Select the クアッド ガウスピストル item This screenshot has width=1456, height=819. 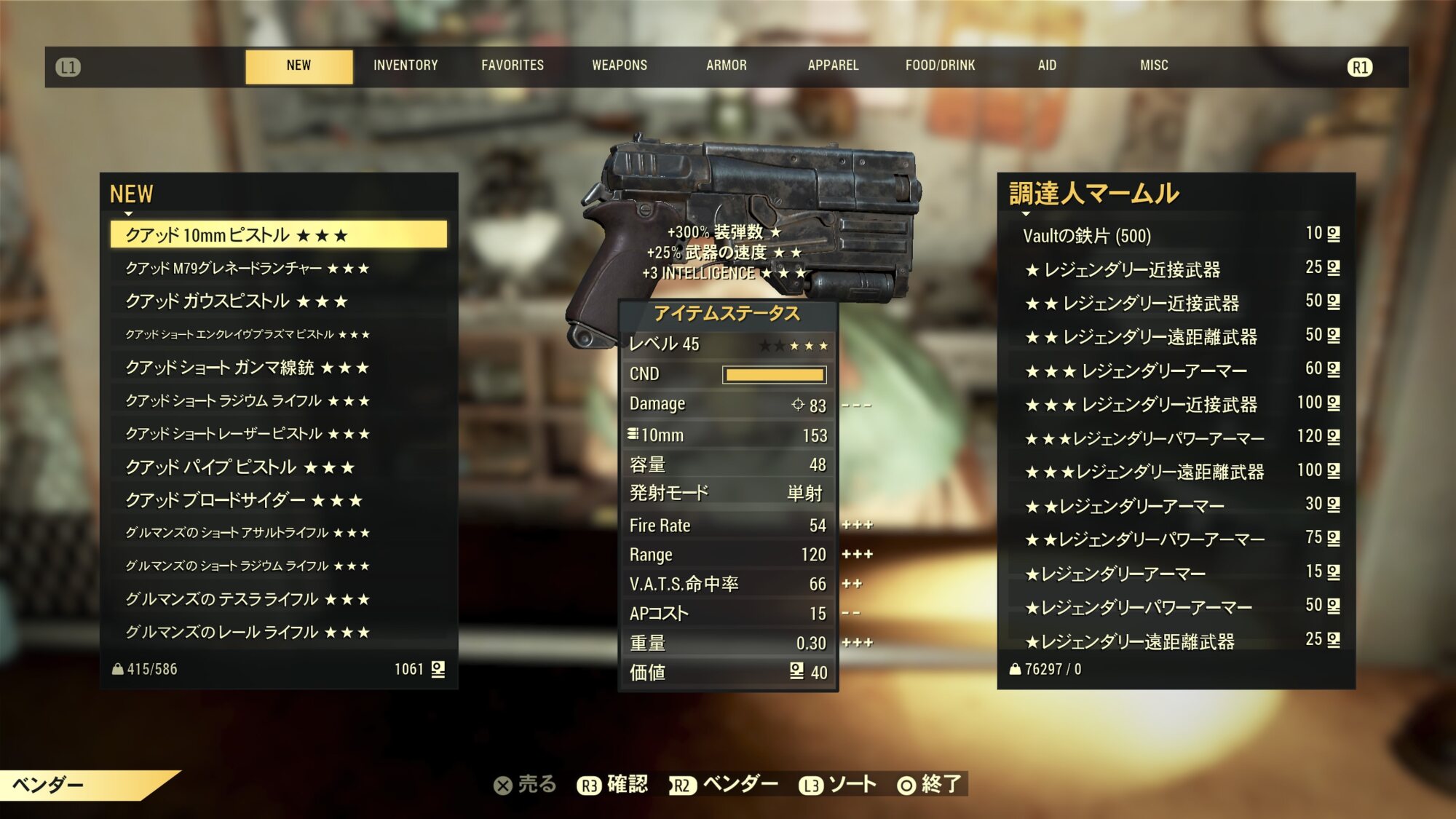pyautogui.click(x=237, y=301)
